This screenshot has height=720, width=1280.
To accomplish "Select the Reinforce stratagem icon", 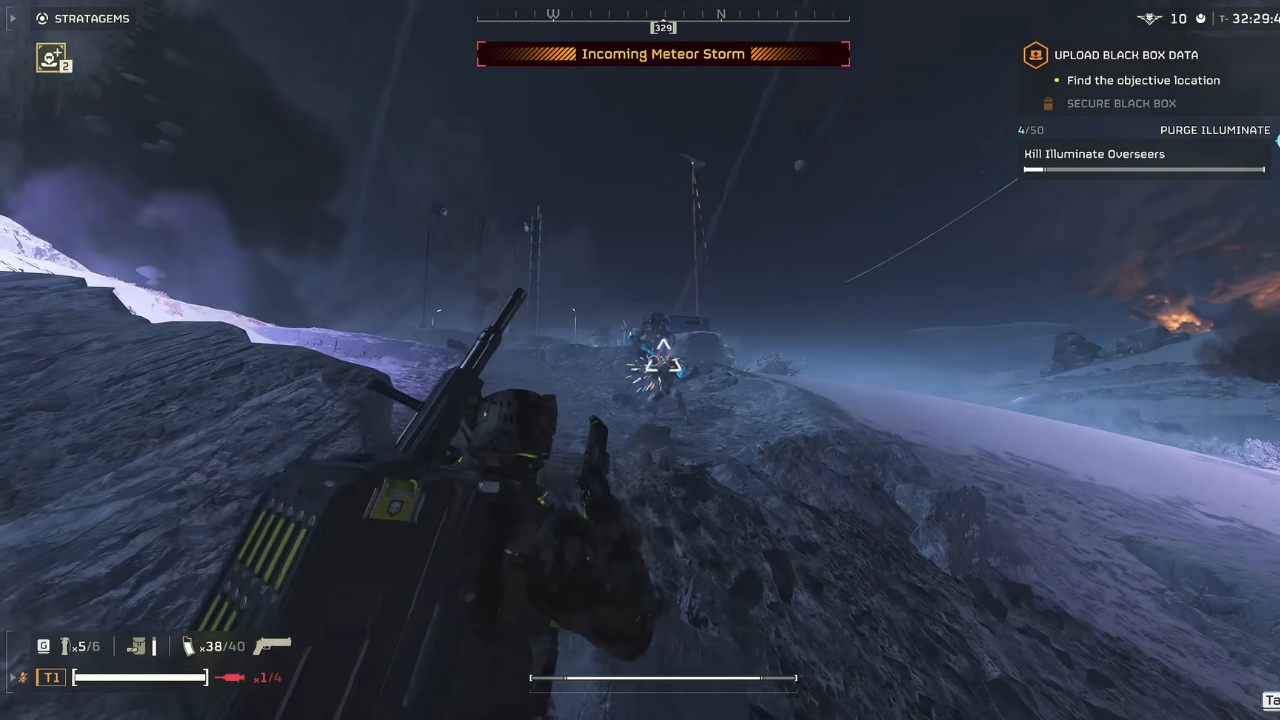I will coord(53,58).
